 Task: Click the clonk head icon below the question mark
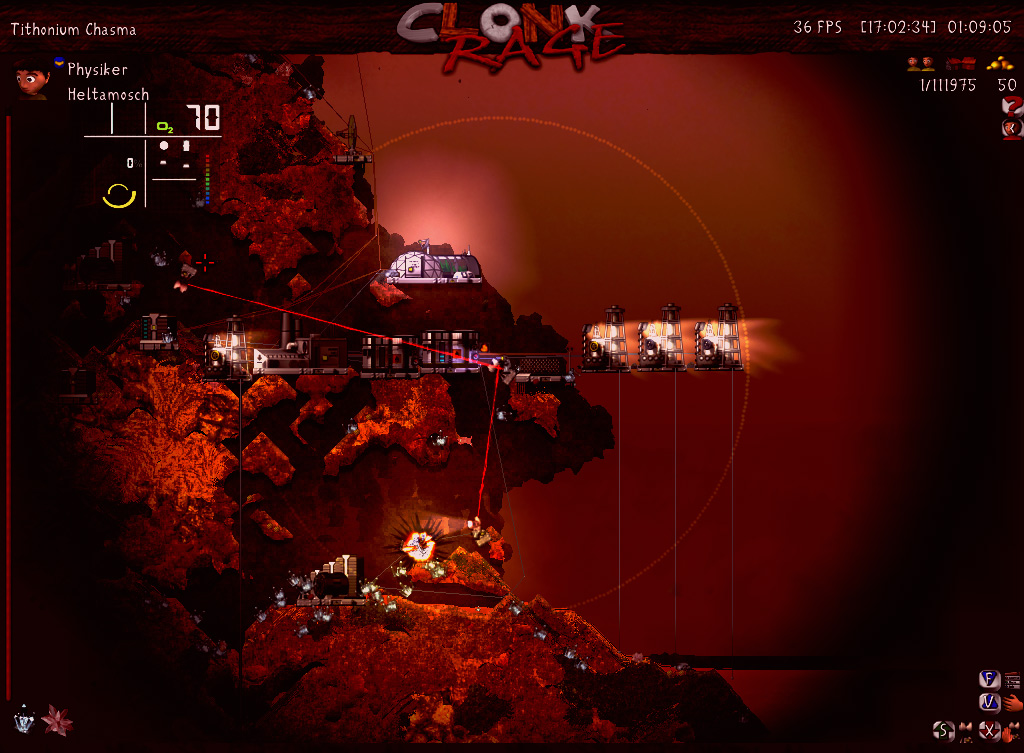(1011, 129)
